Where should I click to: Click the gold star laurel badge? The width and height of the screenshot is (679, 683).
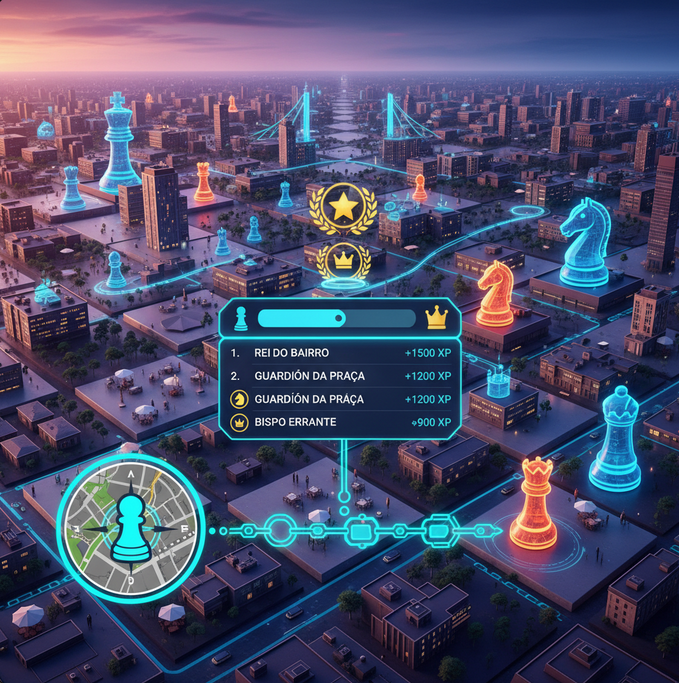343,207
